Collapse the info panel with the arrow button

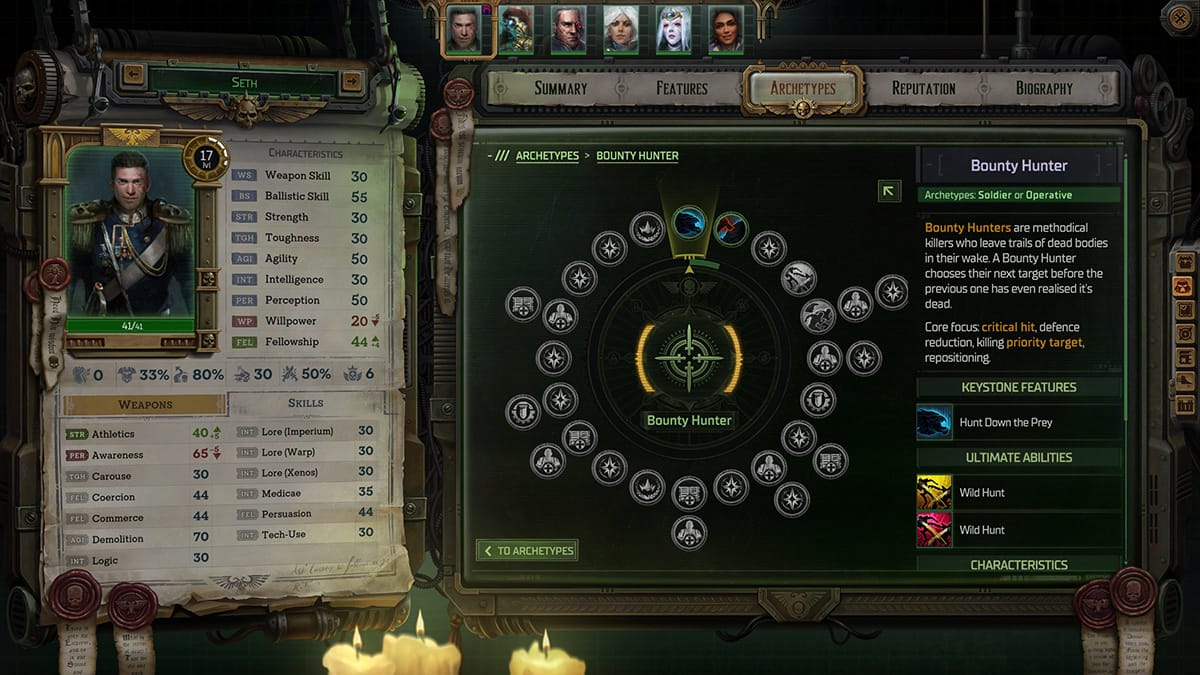(889, 191)
